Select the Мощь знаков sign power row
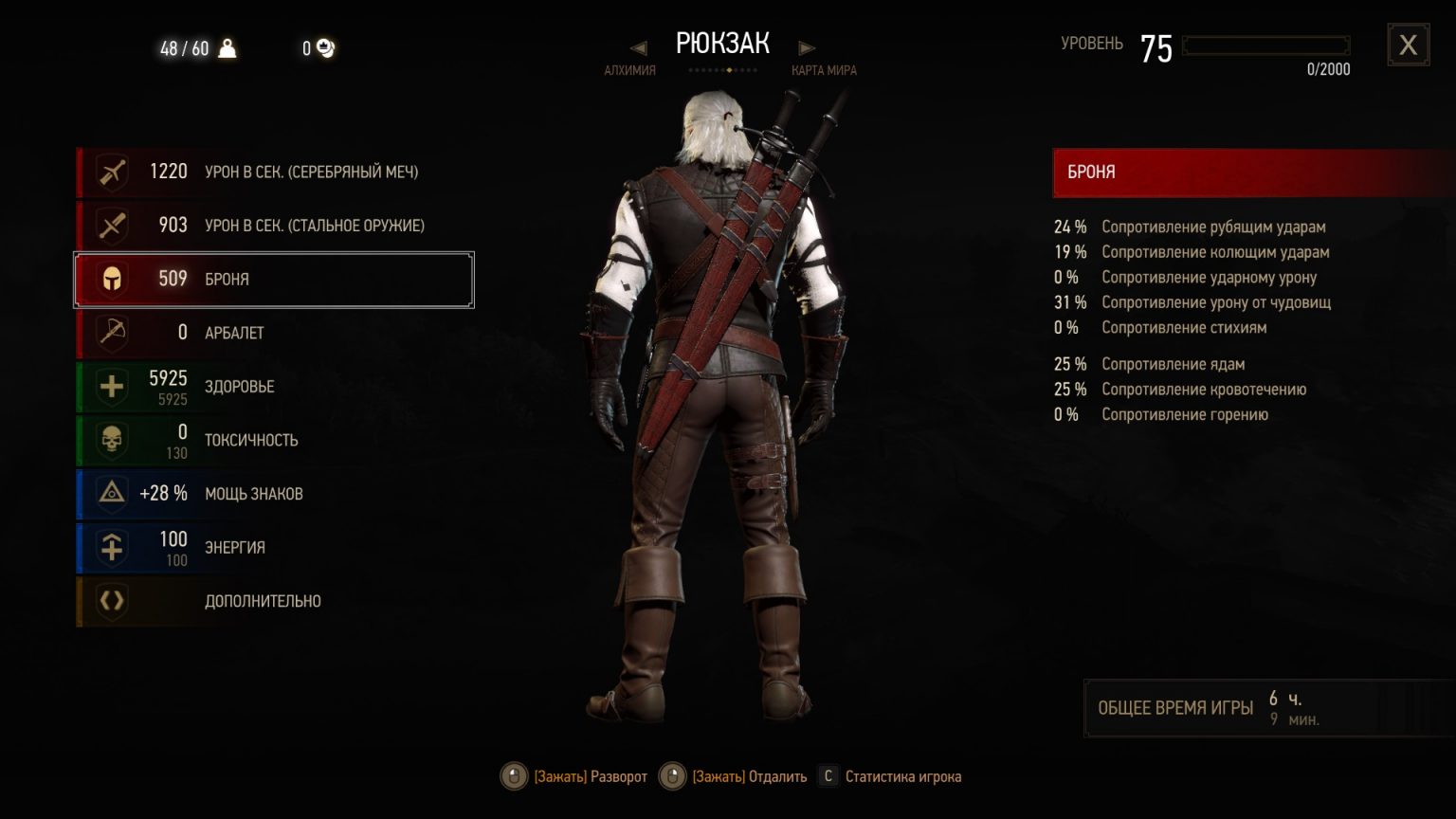This screenshot has height=819, width=1456. click(275, 494)
